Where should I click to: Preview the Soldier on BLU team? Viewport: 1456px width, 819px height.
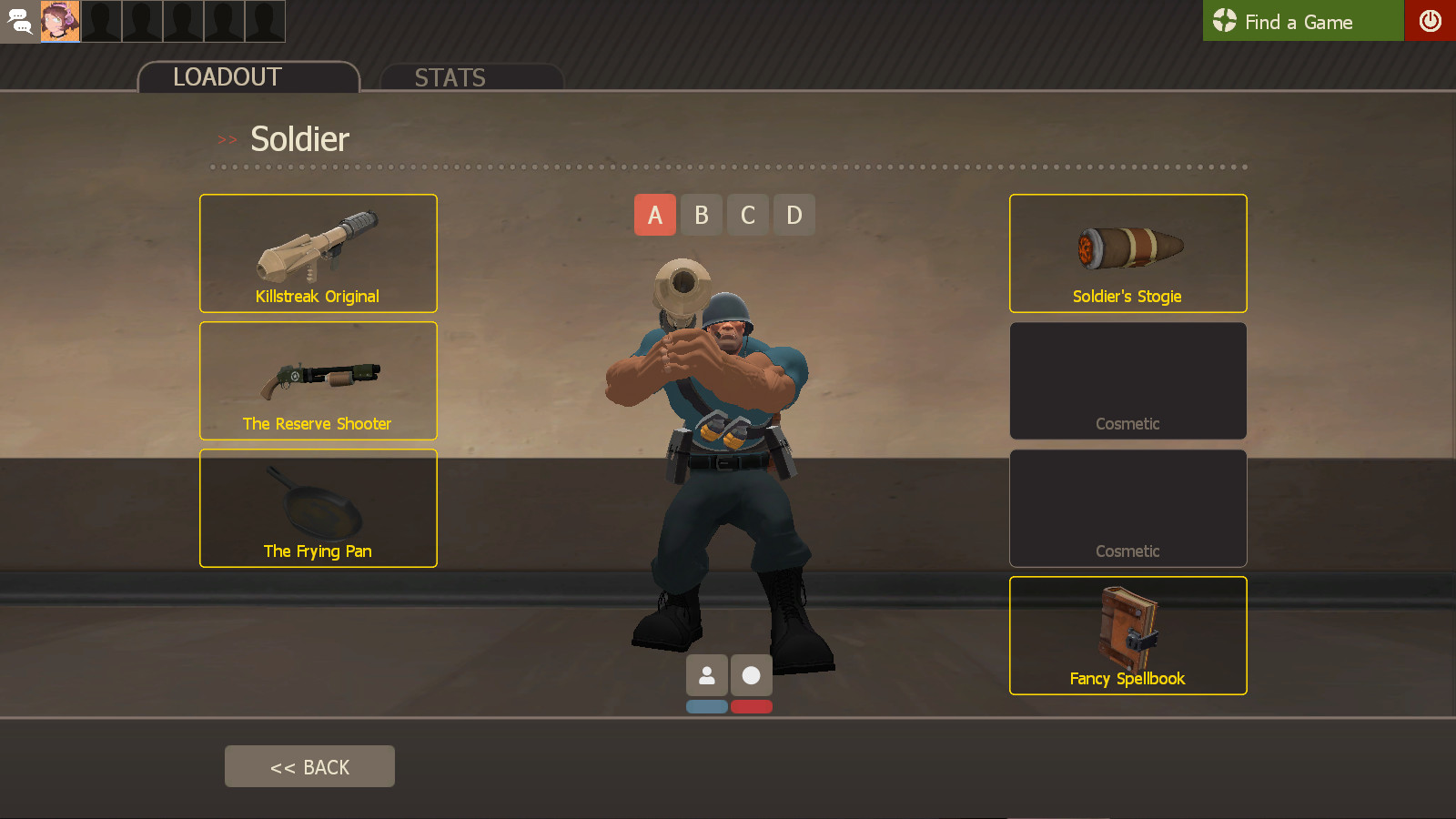coord(707,706)
